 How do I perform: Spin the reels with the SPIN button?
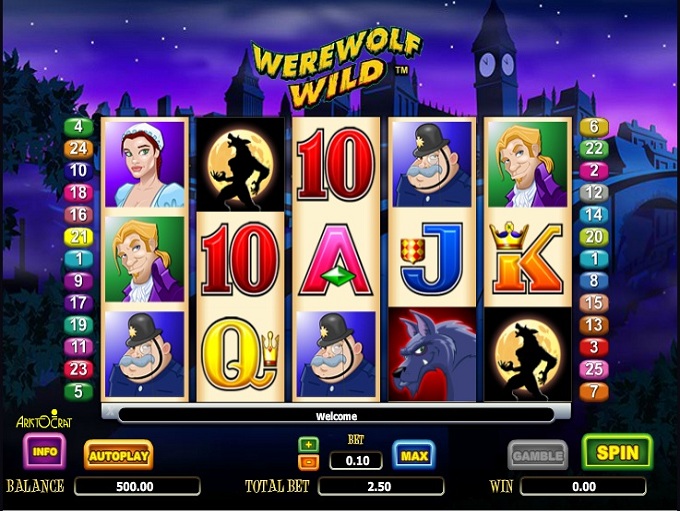616,453
